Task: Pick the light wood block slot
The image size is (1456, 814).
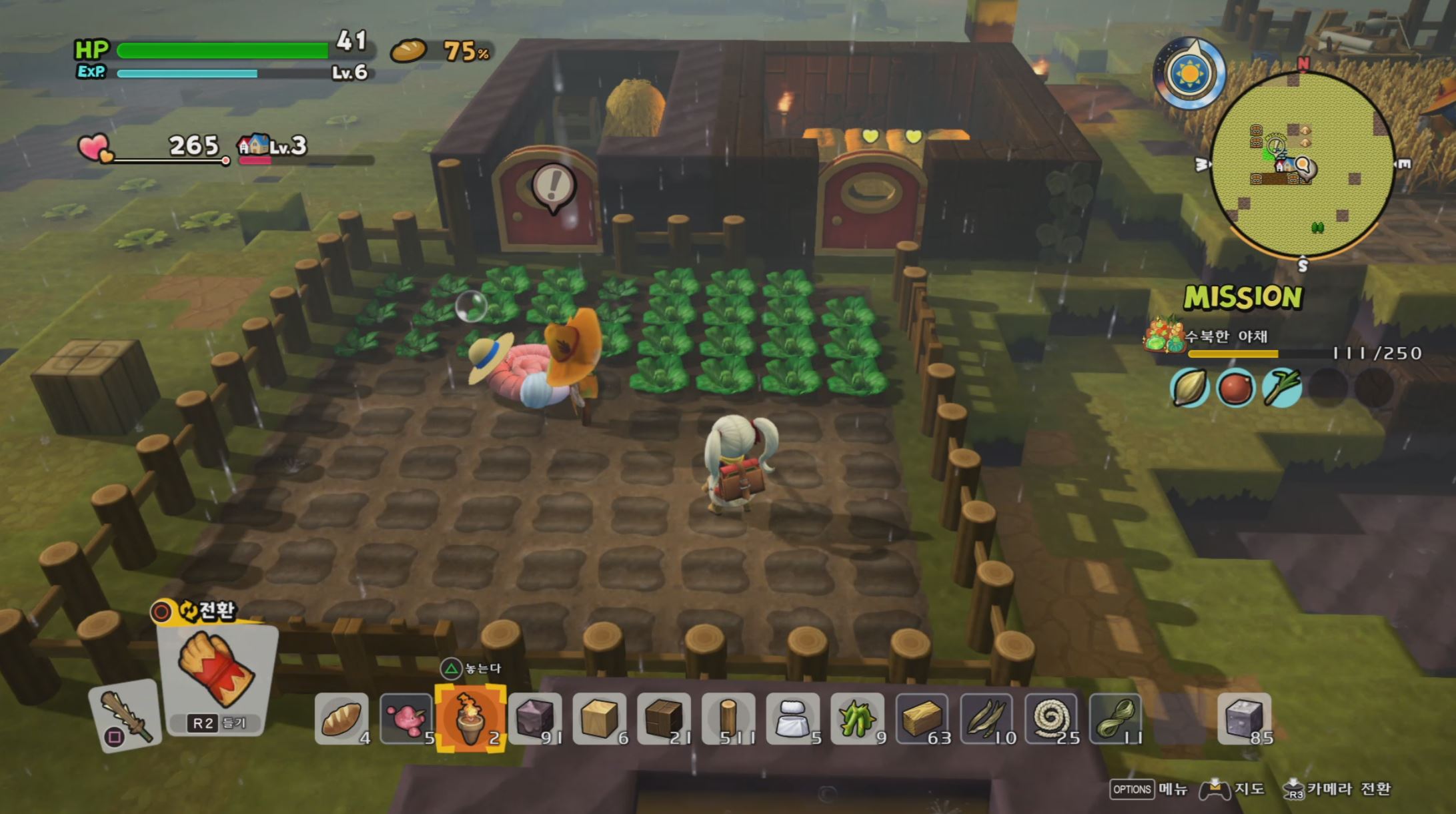Action: coord(600,719)
